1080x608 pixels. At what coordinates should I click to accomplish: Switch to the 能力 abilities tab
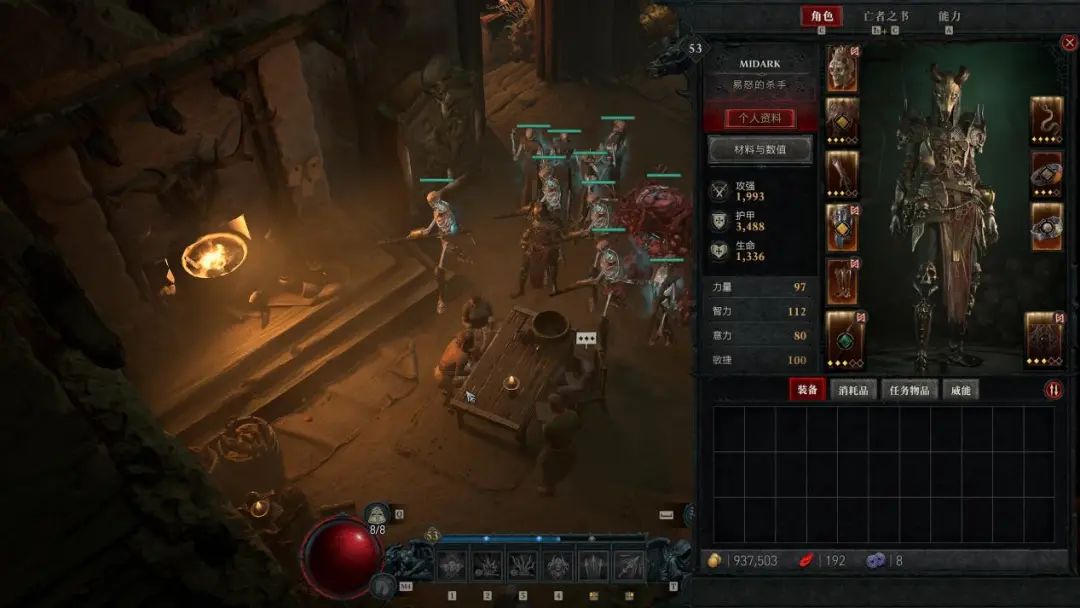(949, 16)
